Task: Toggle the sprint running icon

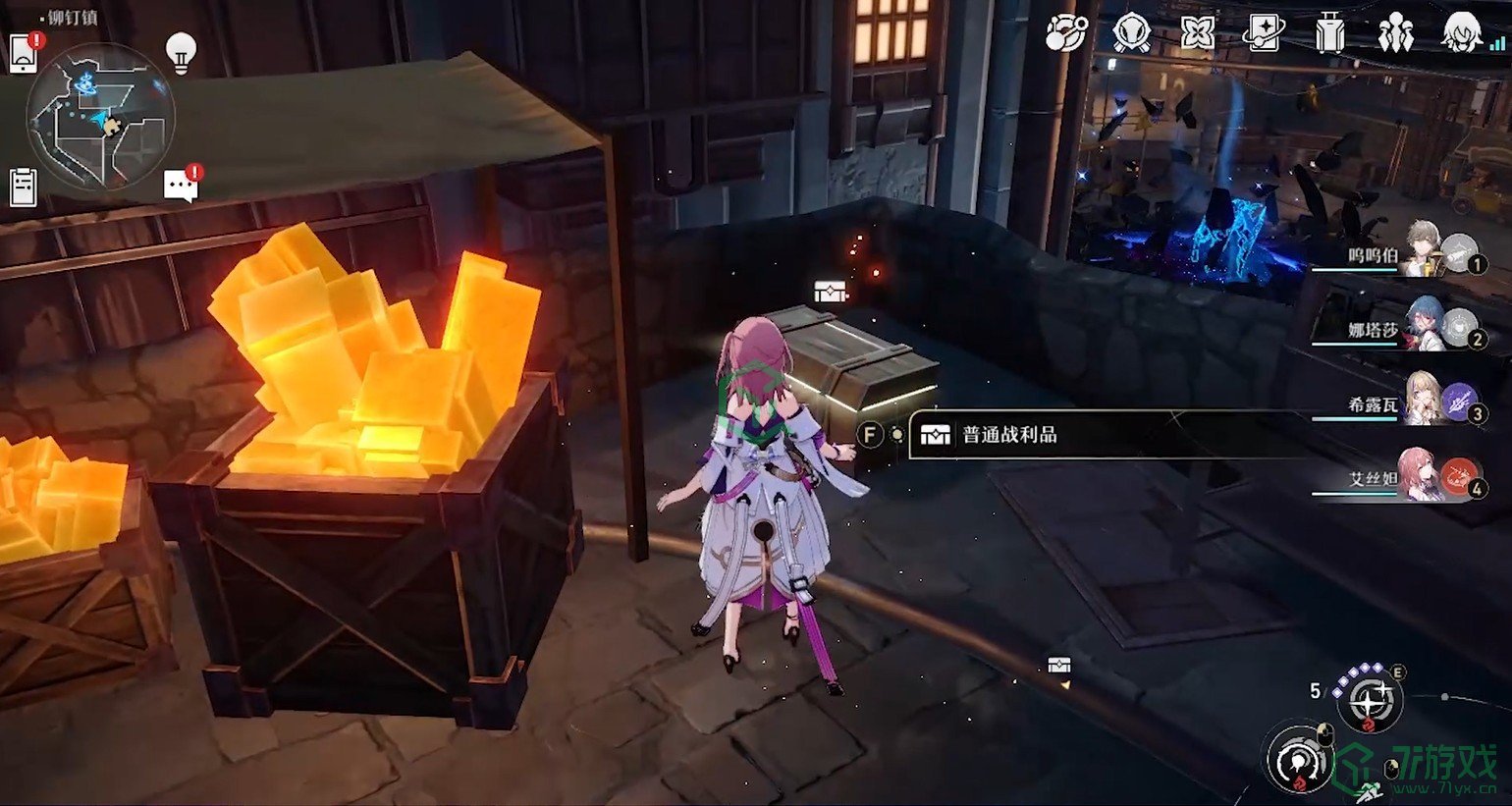Action: [1369, 790]
